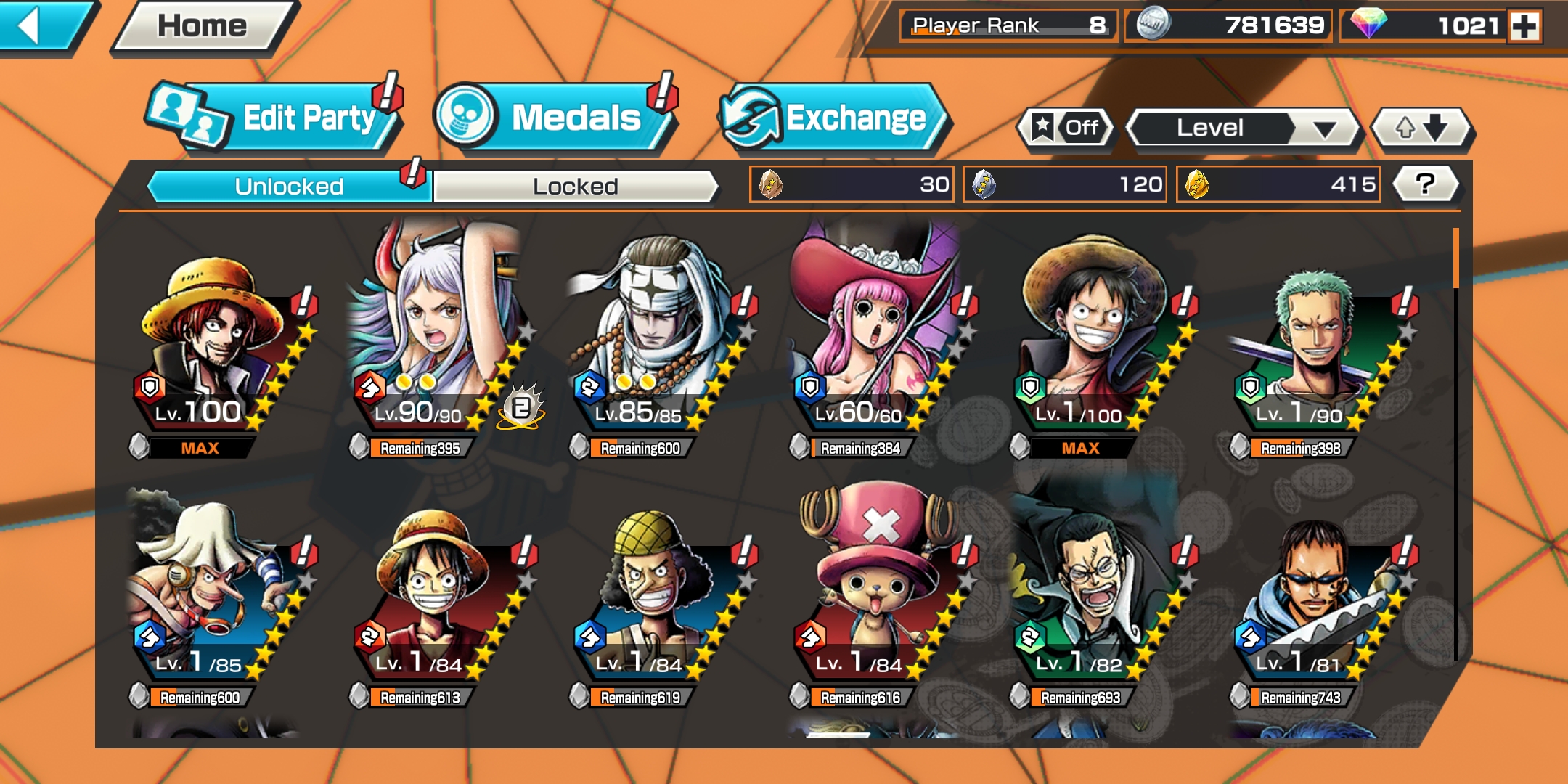Image resolution: width=1568 pixels, height=784 pixels.
Task: Tap the bronze fragment currency icon
Action: coord(769,184)
